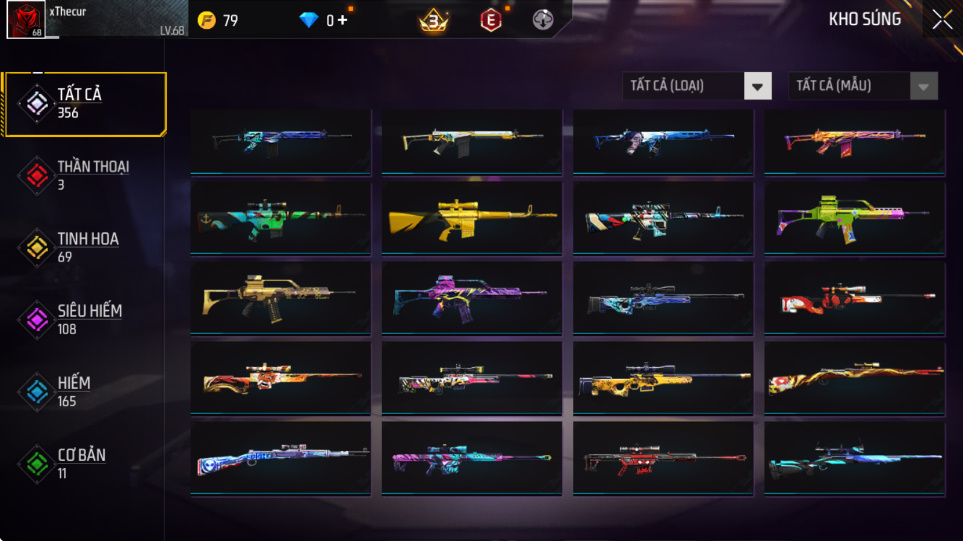
Task: Click the grey round emblem icon
Action: 542,20
